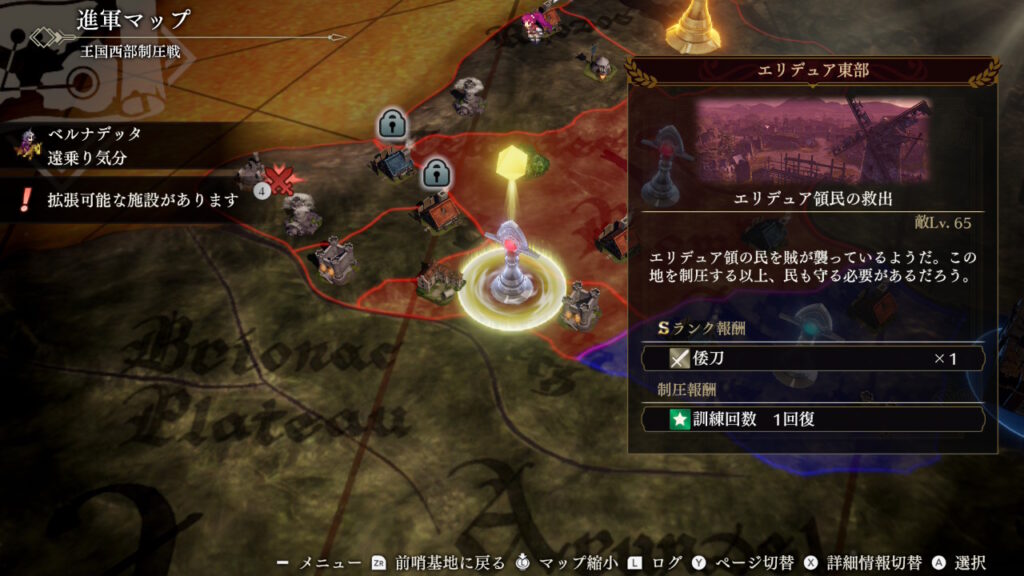Select the padlock above the blue-roofed building
The image size is (1024, 576).
[390, 126]
